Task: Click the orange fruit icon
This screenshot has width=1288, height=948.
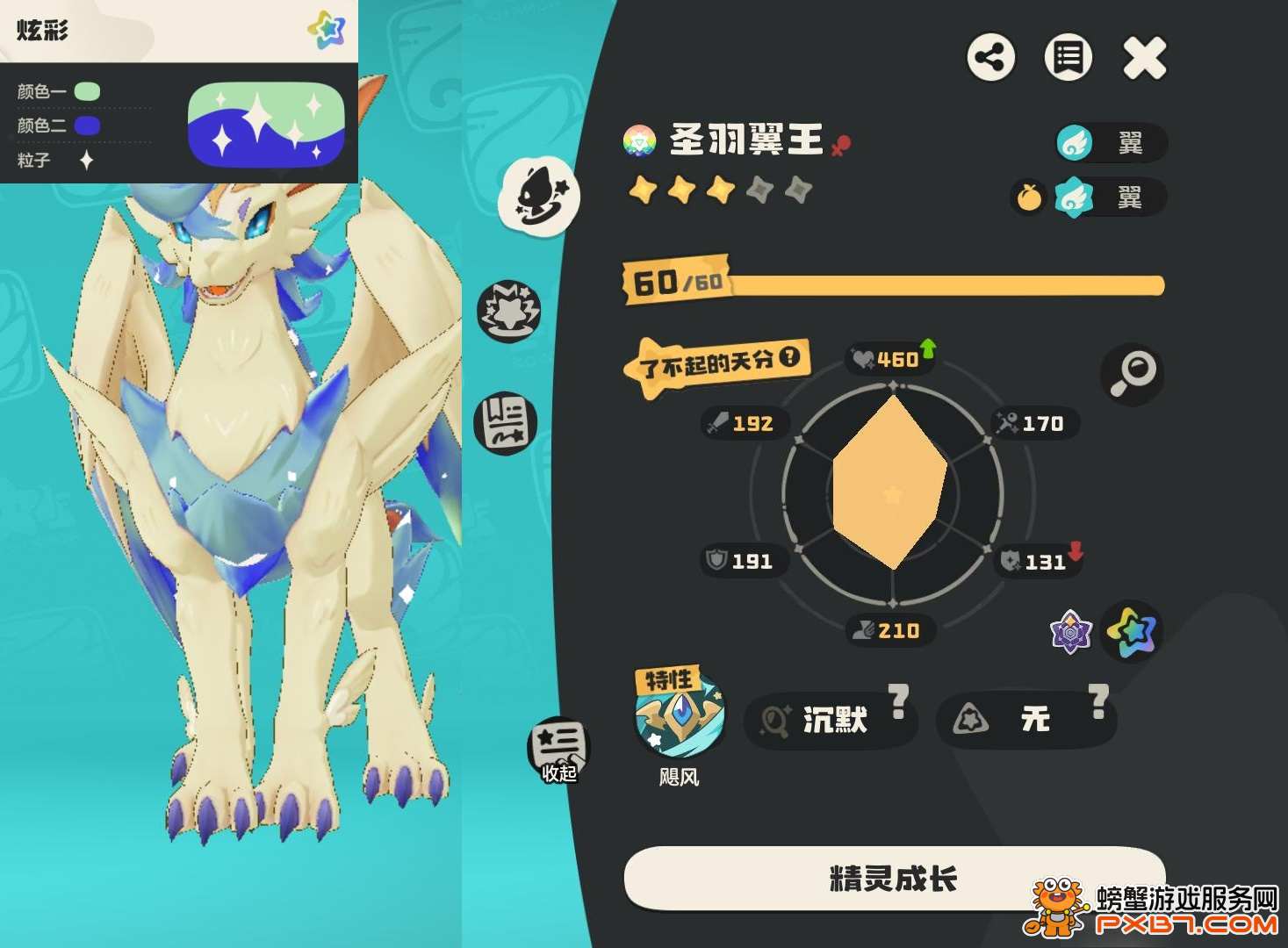Action: [x=1029, y=197]
